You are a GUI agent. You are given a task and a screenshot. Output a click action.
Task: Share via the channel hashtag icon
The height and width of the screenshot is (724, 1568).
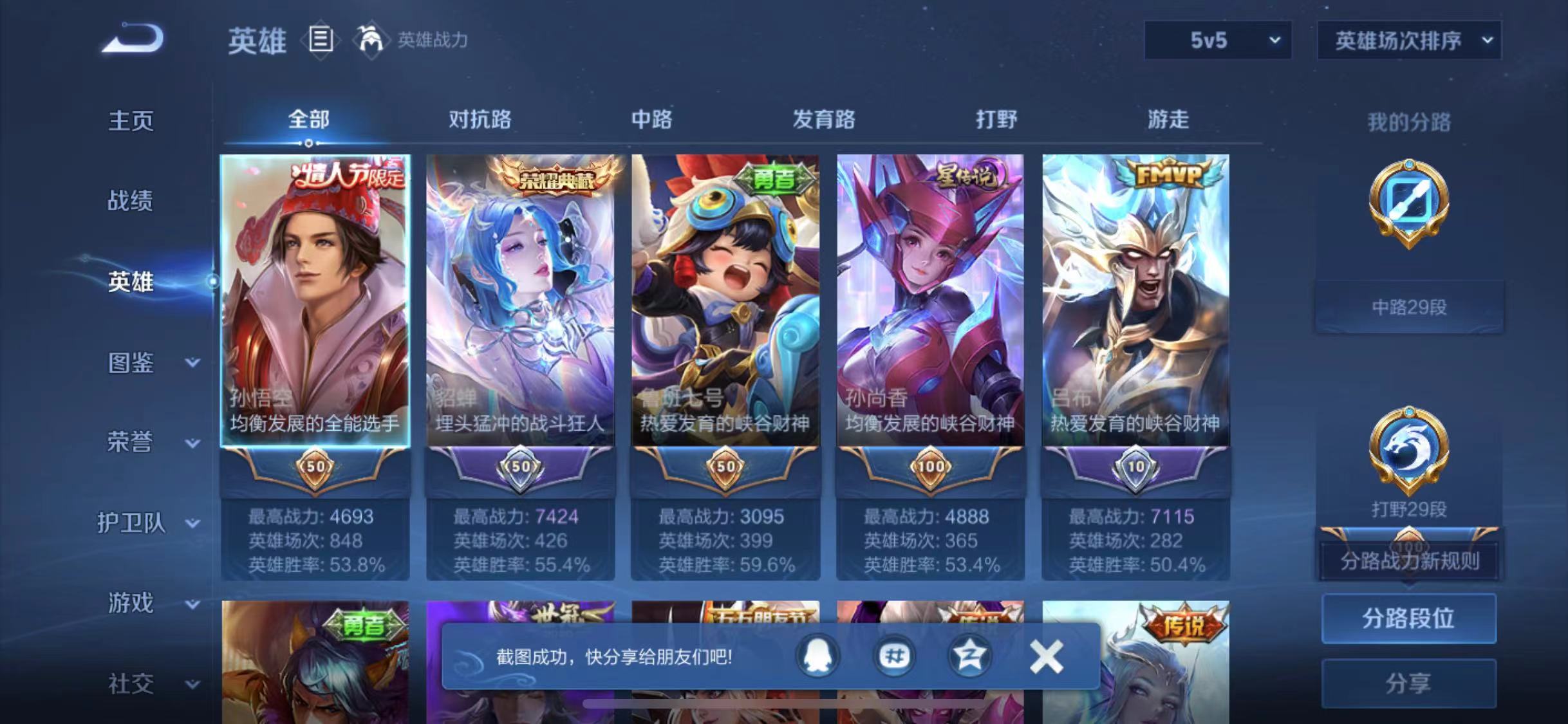click(x=895, y=655)
